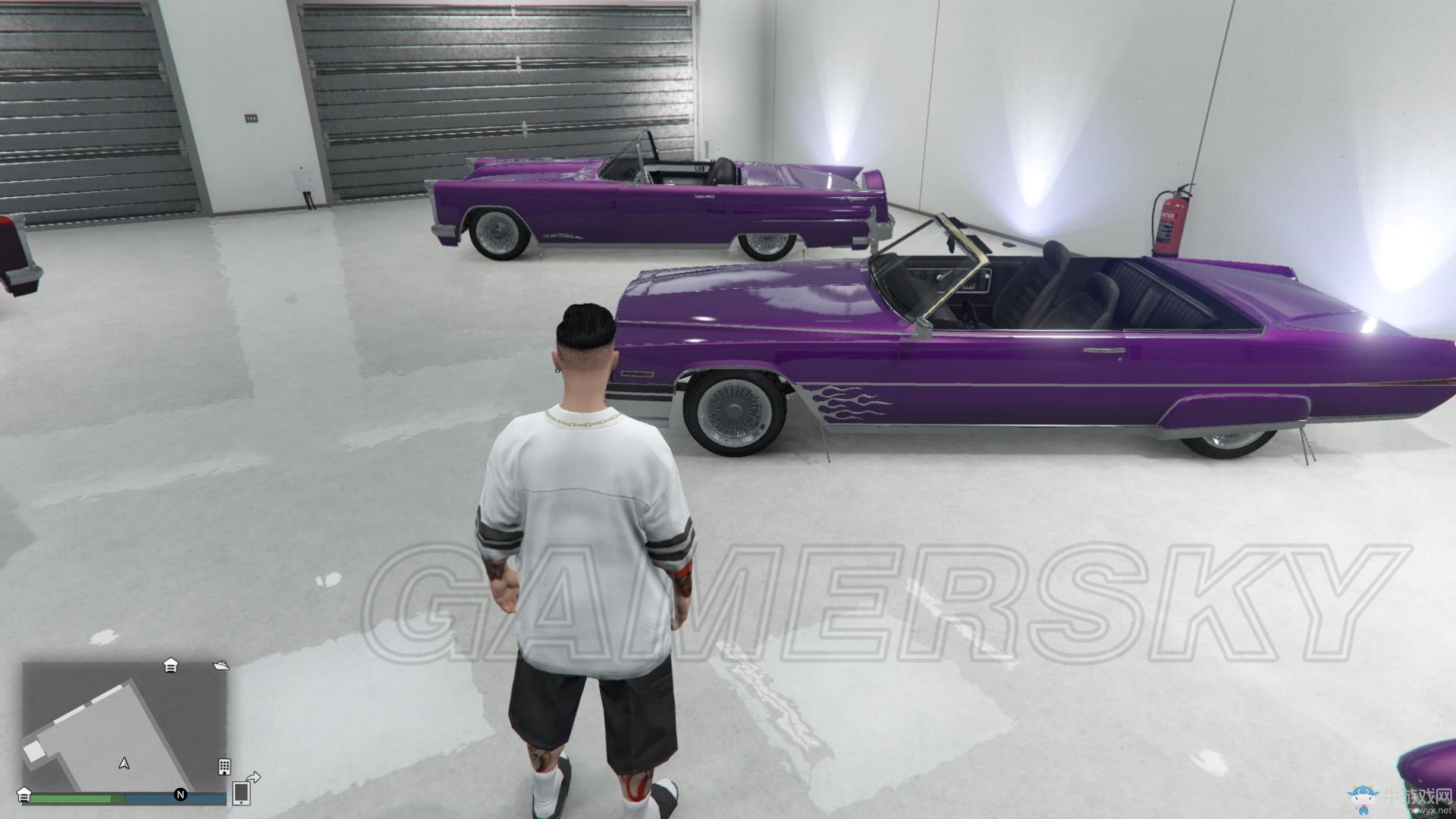
Task: Select the safehouse icon next to the health bar
Action: click(24, 796)
